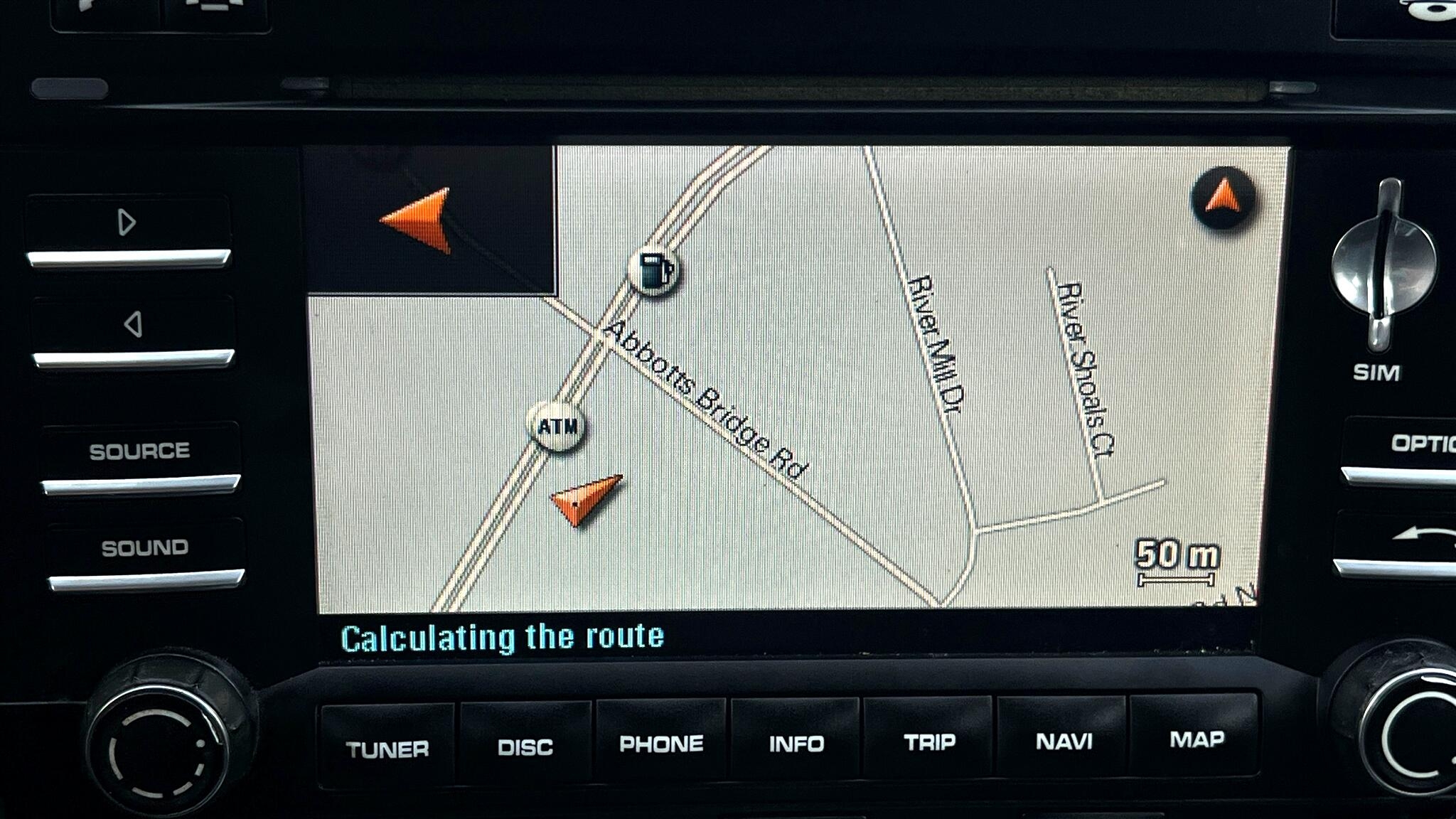The height and width of the screenshot is (819, 1456).
Task: Tap the compass arrow icon on the map
Action: coord(1223,198)
